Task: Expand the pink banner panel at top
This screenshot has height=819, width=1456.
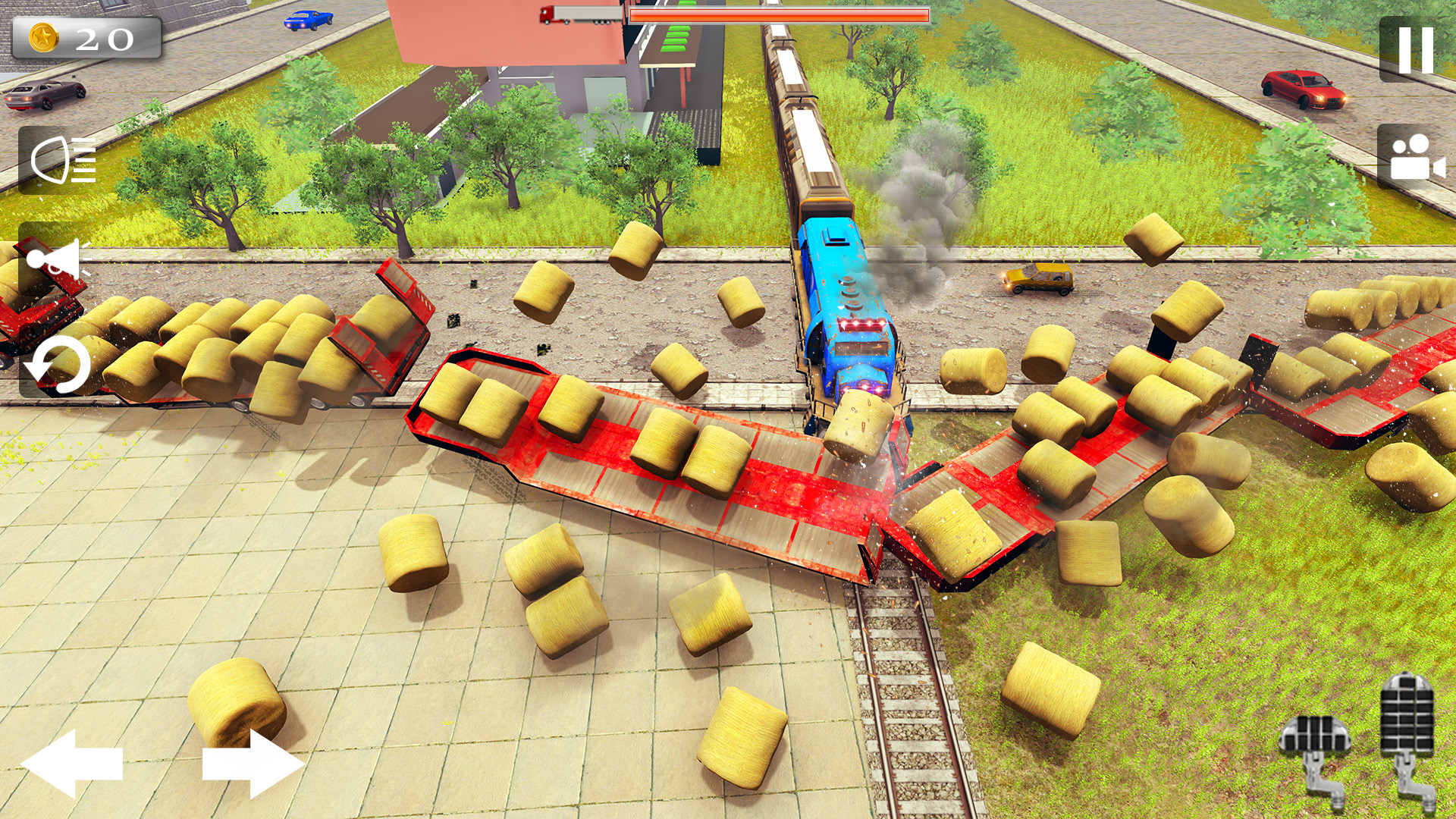Action: point(500,30)
